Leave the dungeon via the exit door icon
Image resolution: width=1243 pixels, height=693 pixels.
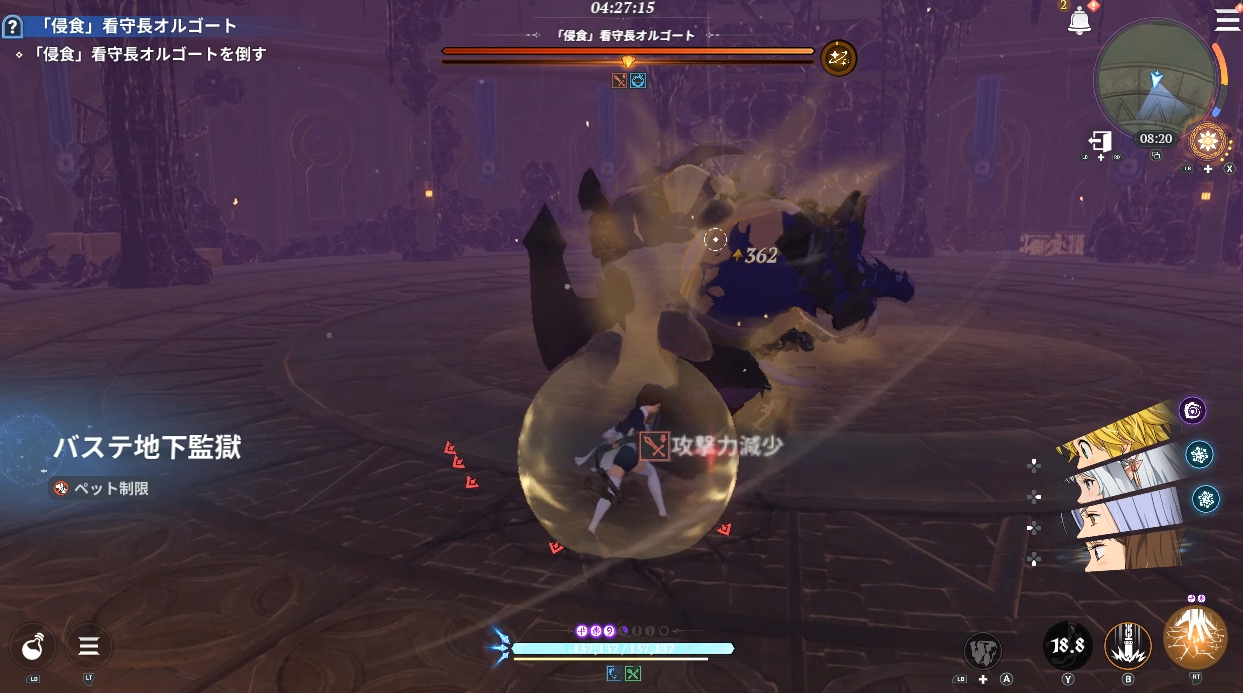click(x=1101, y=141)
